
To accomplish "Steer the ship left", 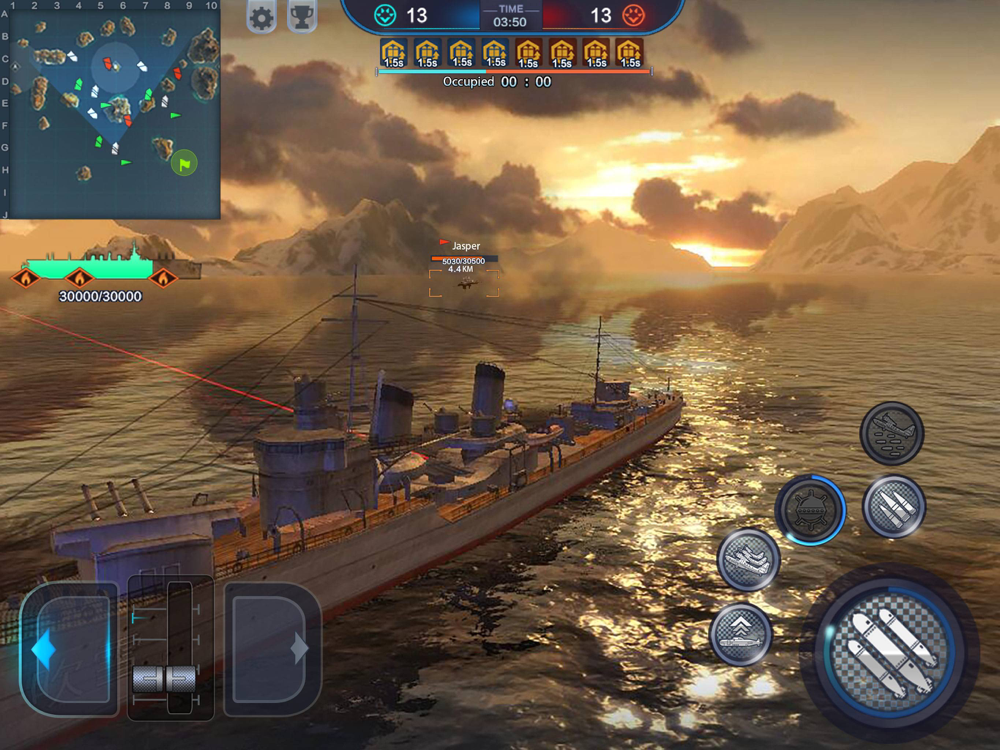I will tap(68, 649).
